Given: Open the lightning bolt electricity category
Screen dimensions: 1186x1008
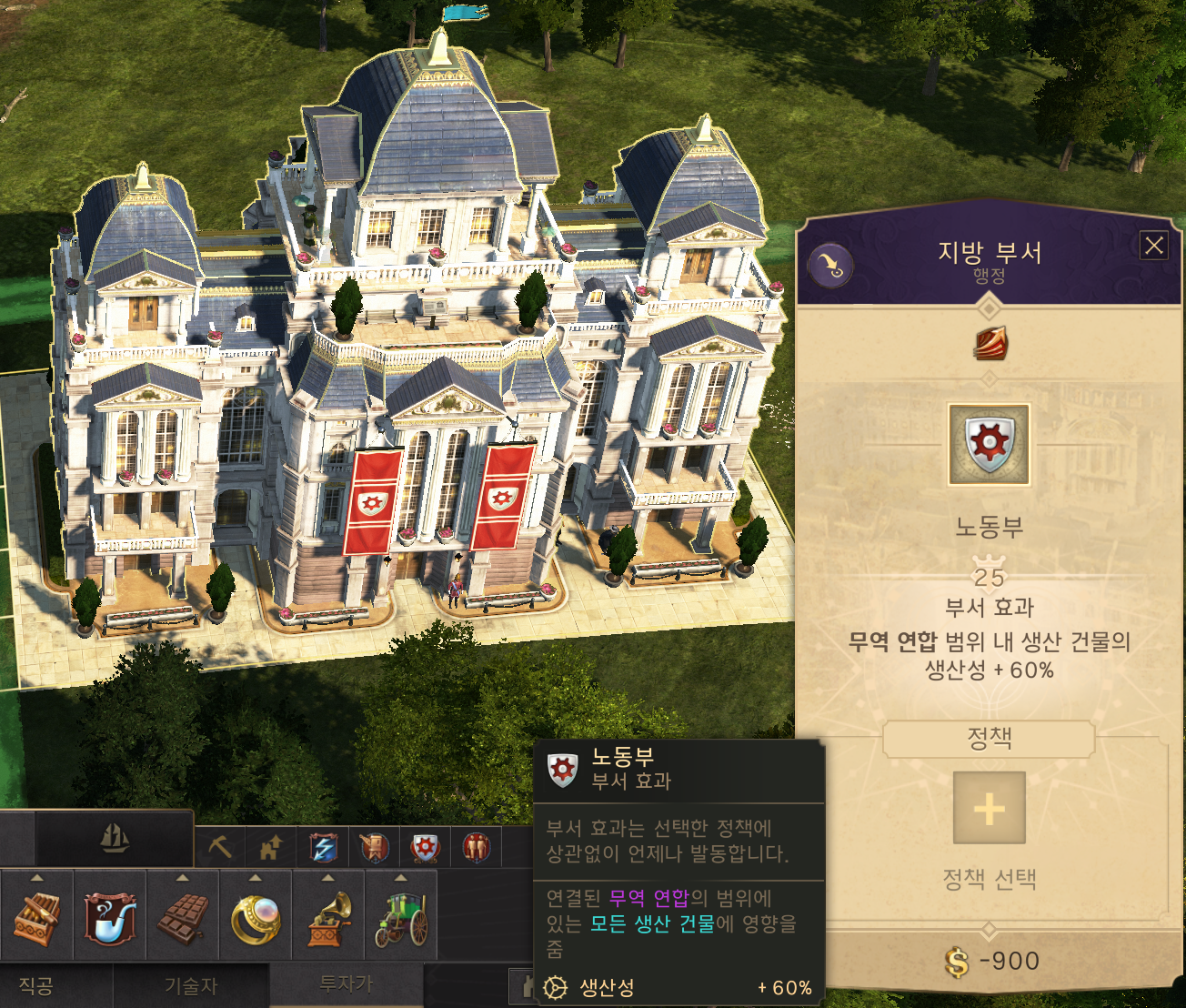Looking at the screenshot, I should pos(323,848).
